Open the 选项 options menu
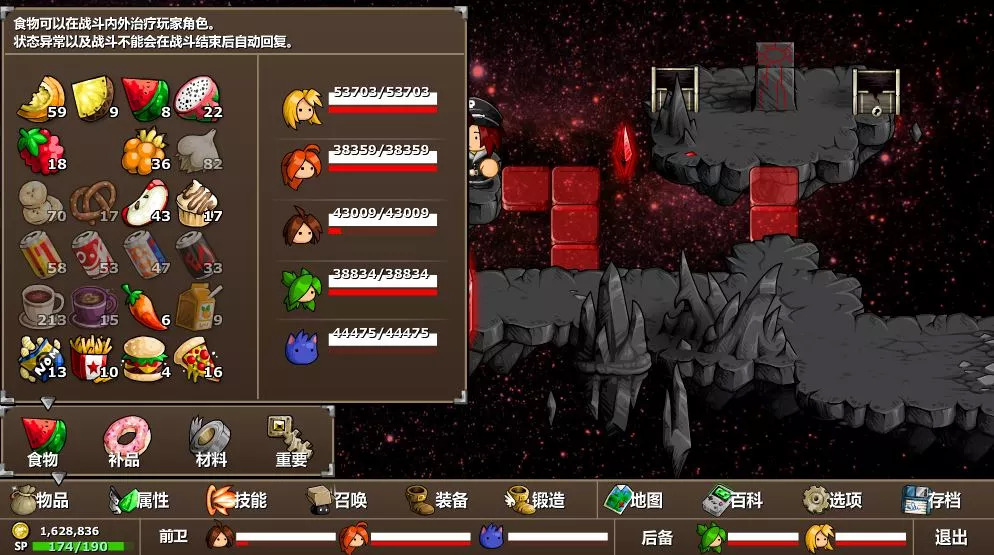 click(833, 499)
